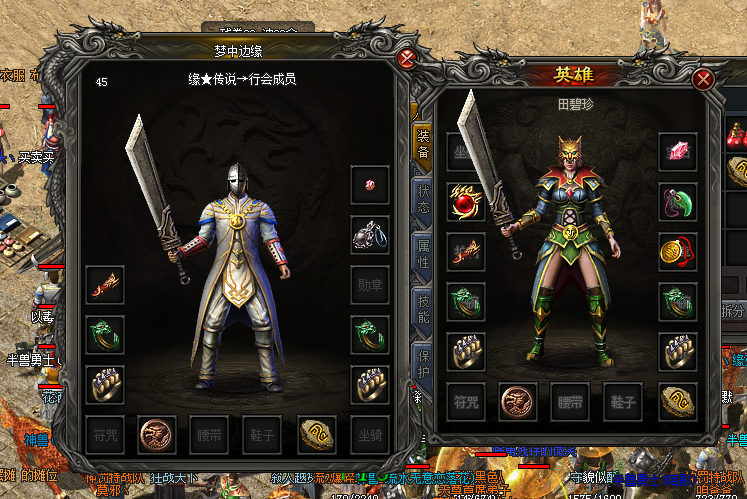Close the 英雄 hero window
The width and height of the screenshot is (747, 499).
pyautogui.click(x=704, y=79)
